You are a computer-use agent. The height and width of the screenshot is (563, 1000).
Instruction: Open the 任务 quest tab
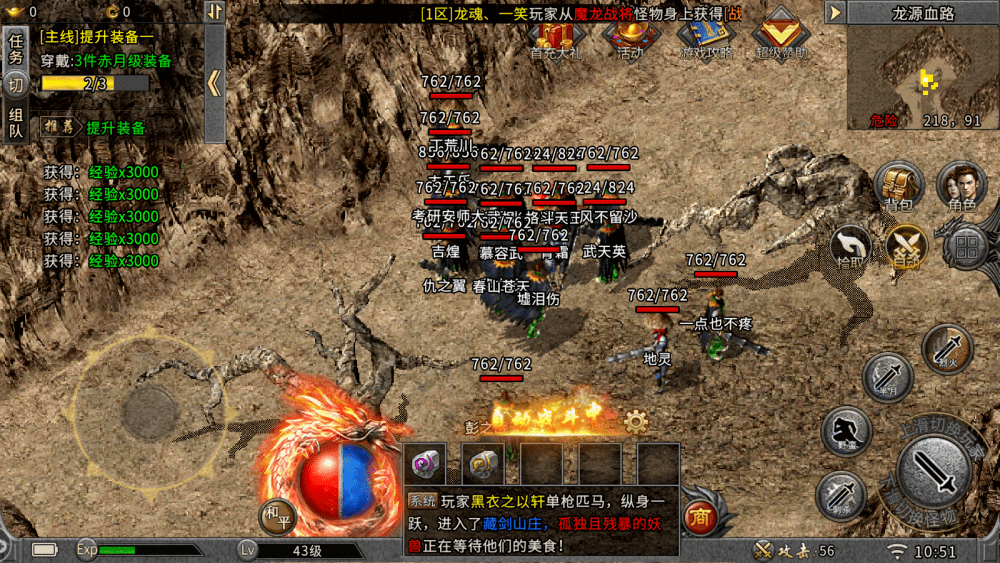point(16,49)
